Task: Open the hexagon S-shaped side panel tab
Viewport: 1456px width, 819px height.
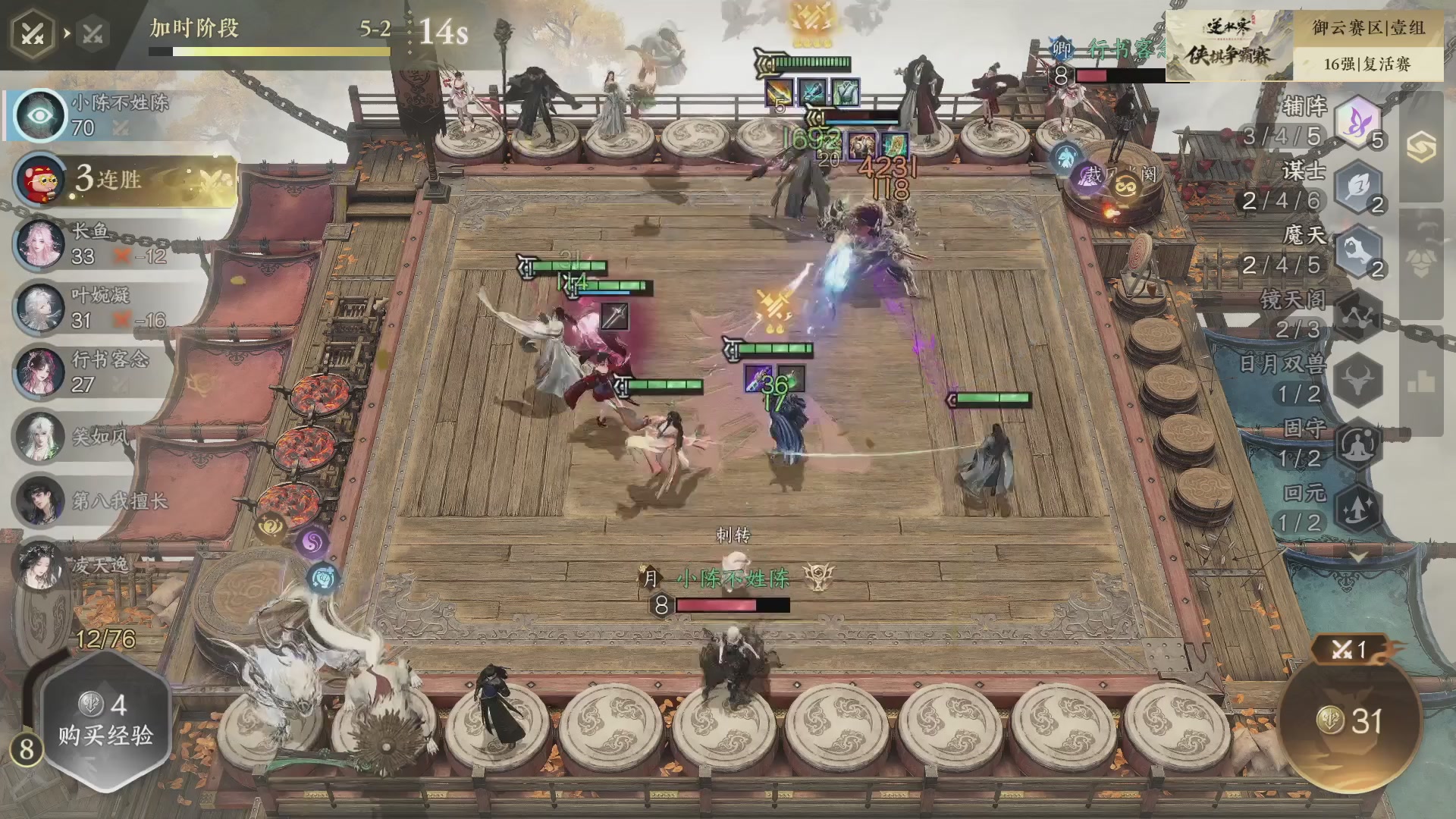Action: 1421,146
